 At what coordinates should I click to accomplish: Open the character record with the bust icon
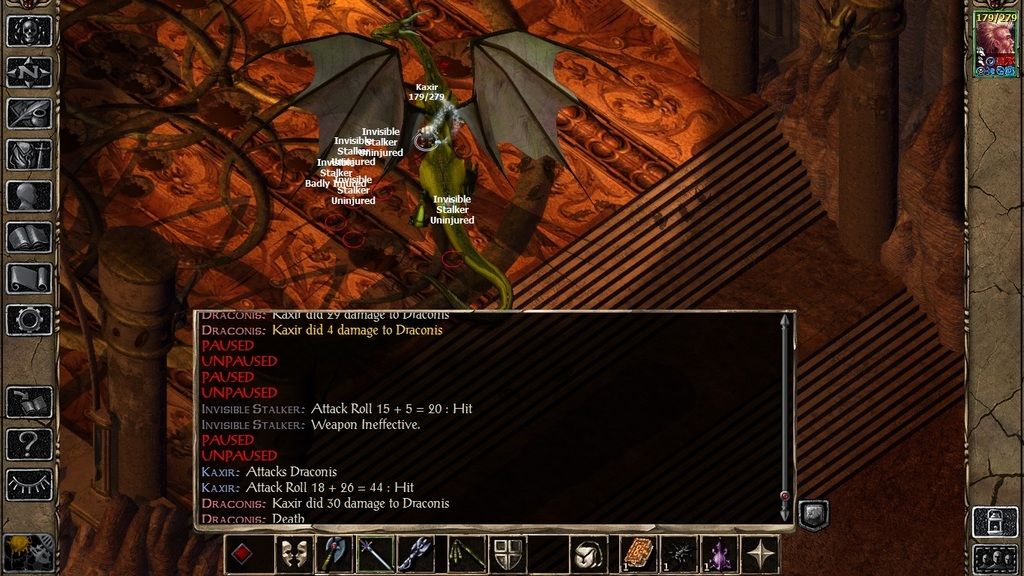[x=29, y=196]
